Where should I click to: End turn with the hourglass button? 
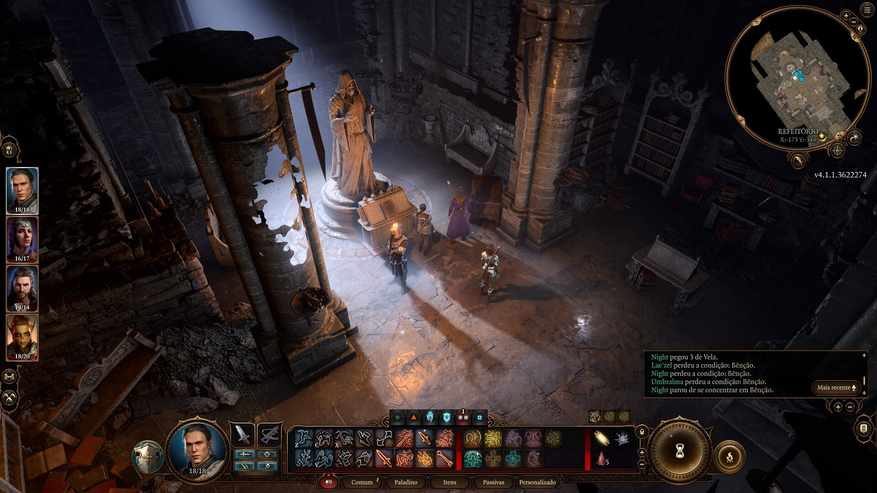coord(679,451)
